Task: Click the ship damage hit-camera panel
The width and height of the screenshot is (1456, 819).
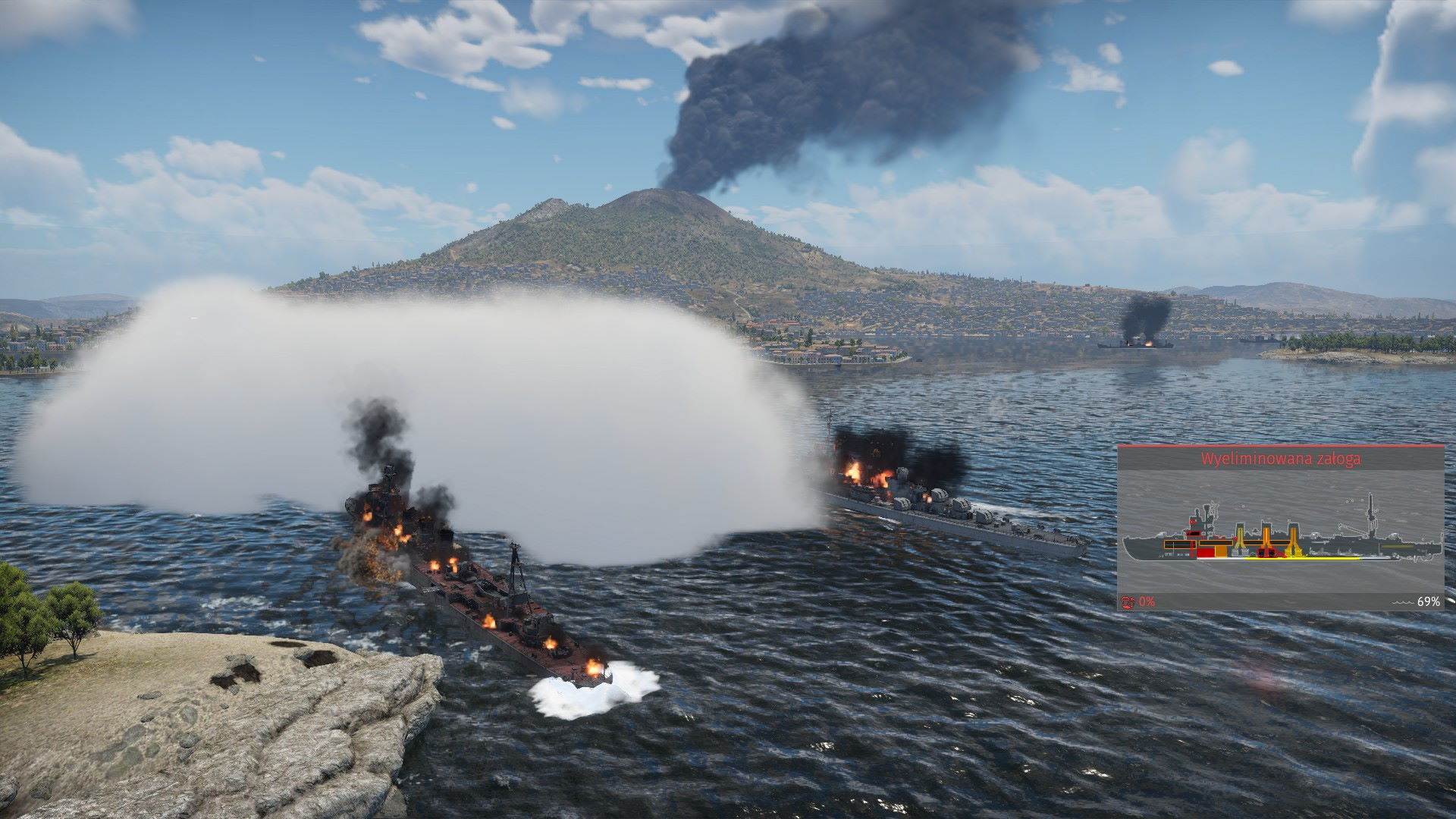Action: click(x=1280, y=529)
